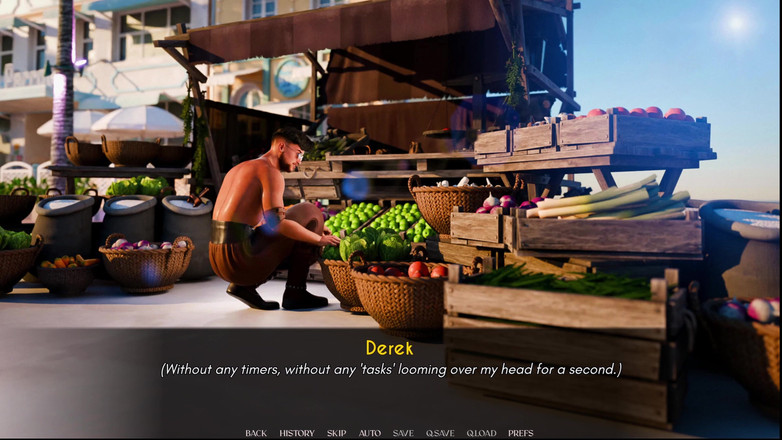Open the Prefs settings menu
This screenshot has width=782, height=440.
point(521,433)
